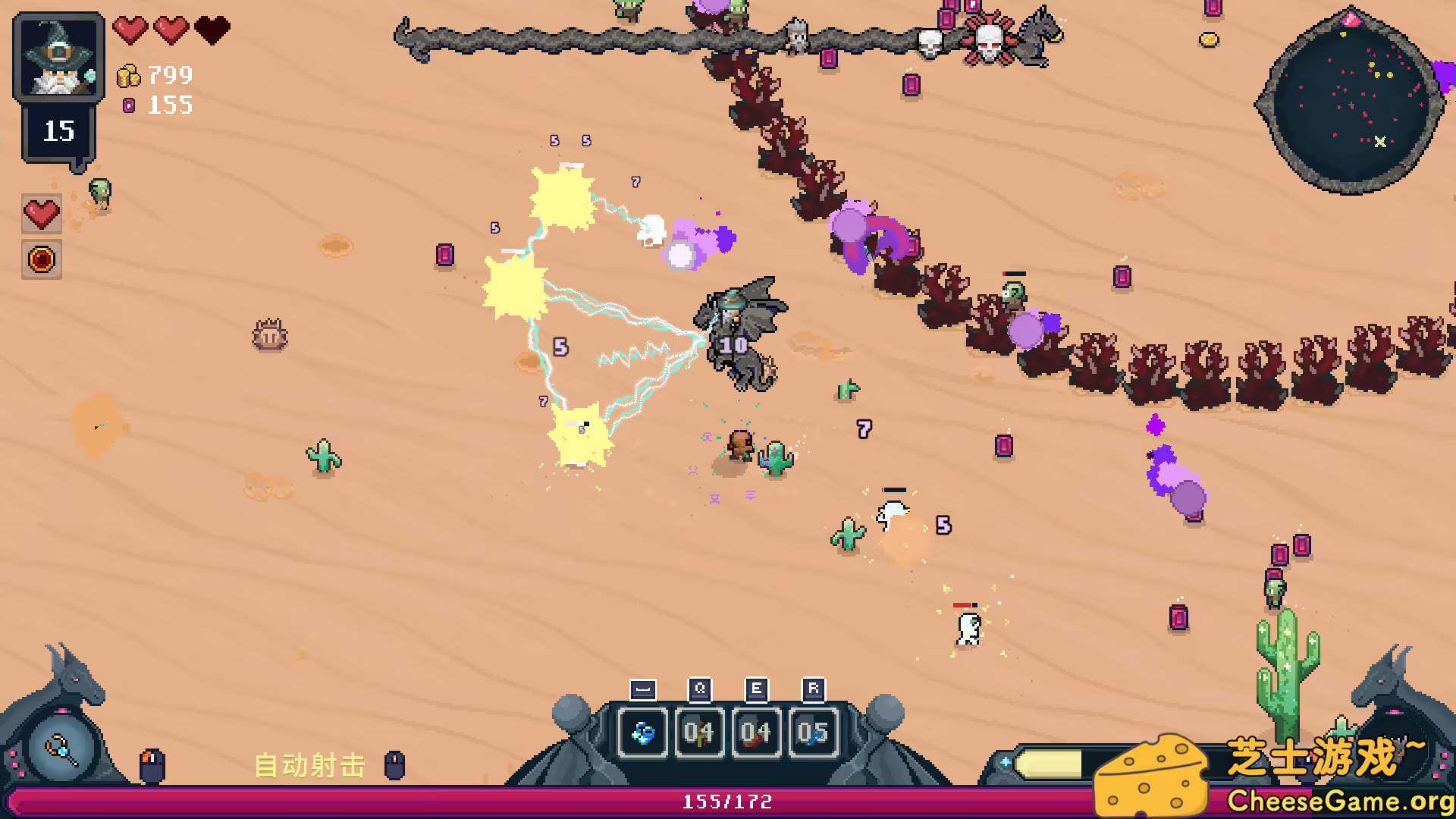Select the E keybind label above the hotbar
The width and height of the screenshot is (1456, 819).
pos(755,689)
